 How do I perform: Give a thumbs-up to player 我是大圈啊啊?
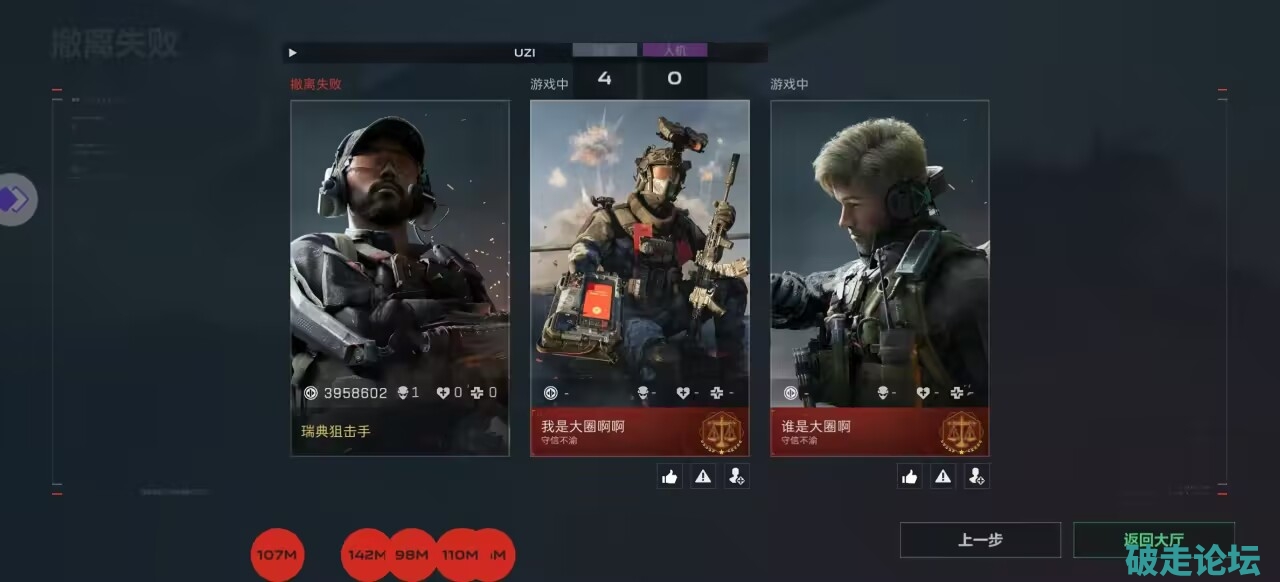pyautogui.click(x=670, y=477)
